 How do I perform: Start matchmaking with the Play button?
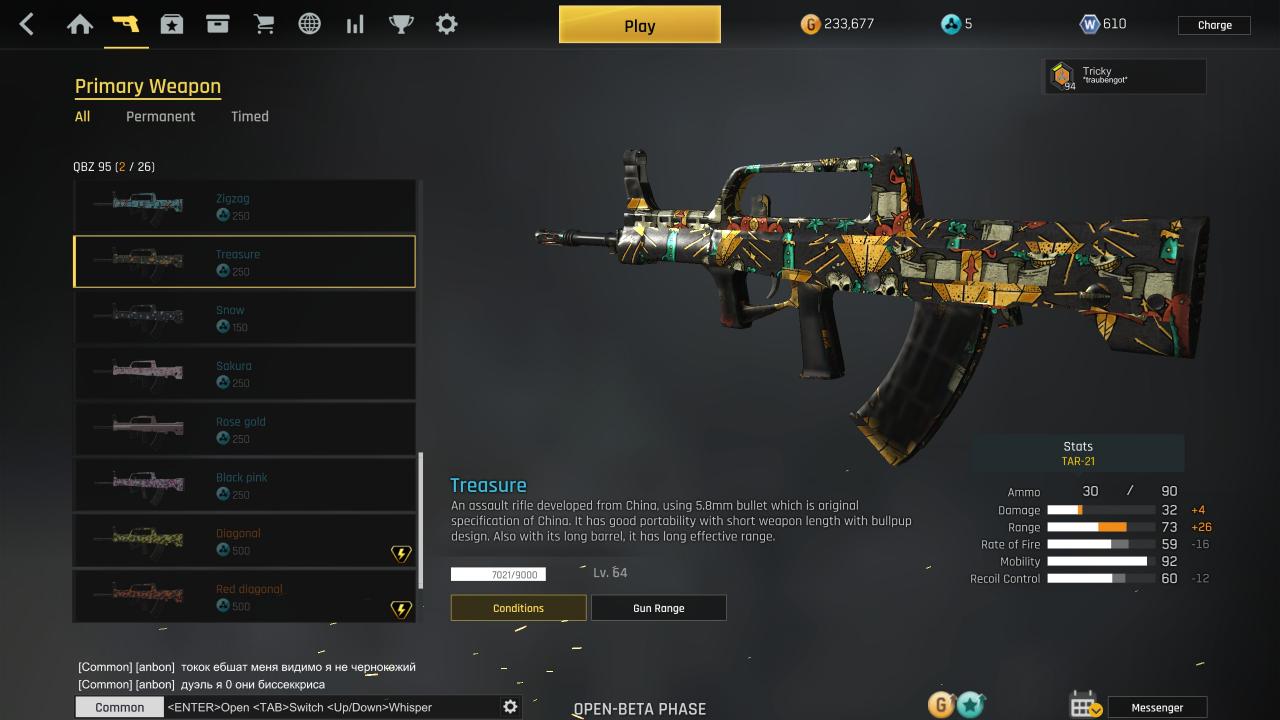[x=639, y=25]
